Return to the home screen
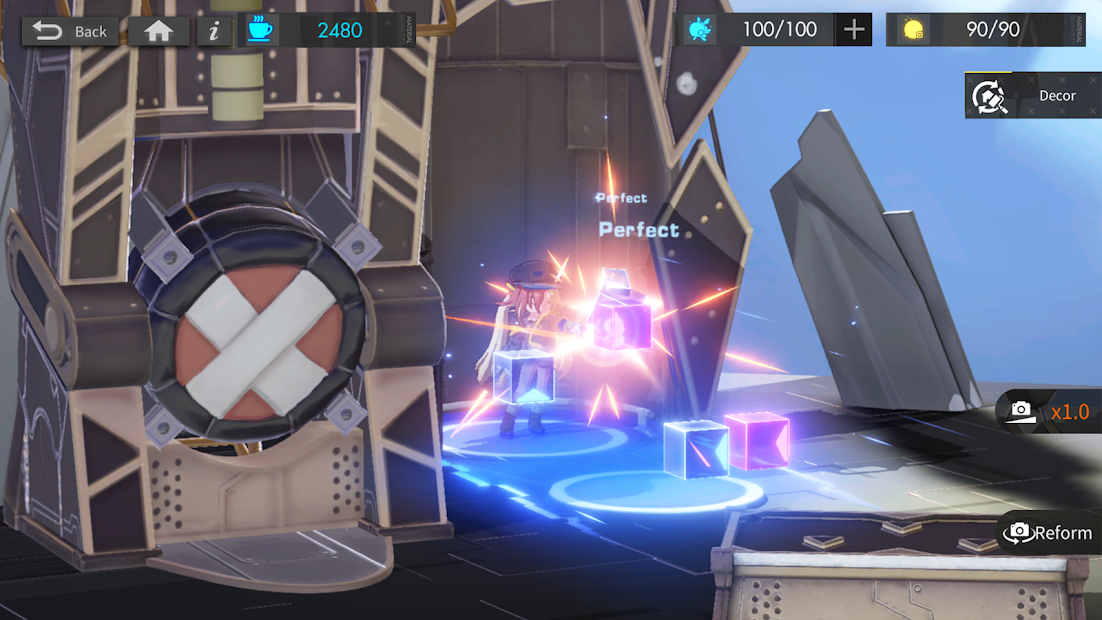 click(x=158, y=31)
